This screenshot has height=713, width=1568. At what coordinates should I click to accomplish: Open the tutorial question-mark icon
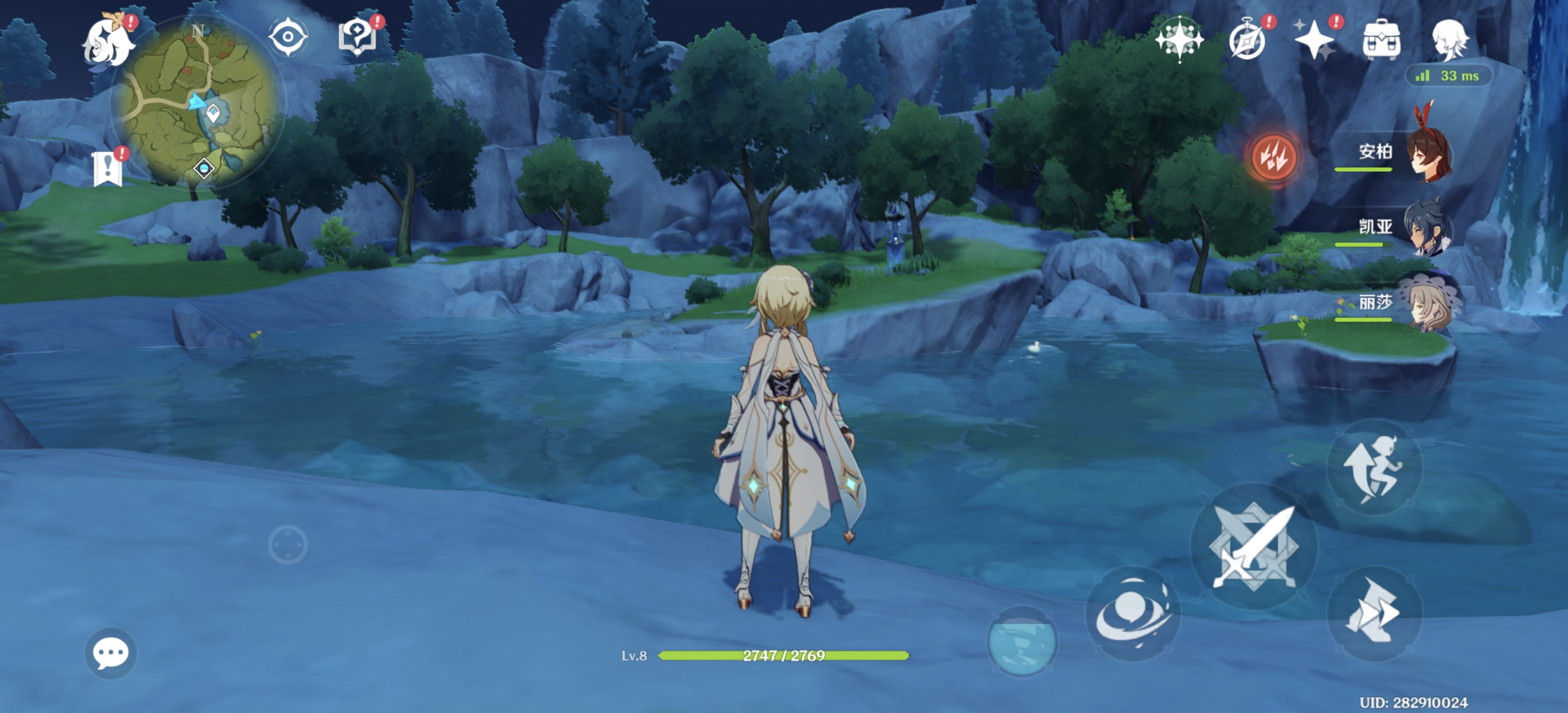pos(357,36)
